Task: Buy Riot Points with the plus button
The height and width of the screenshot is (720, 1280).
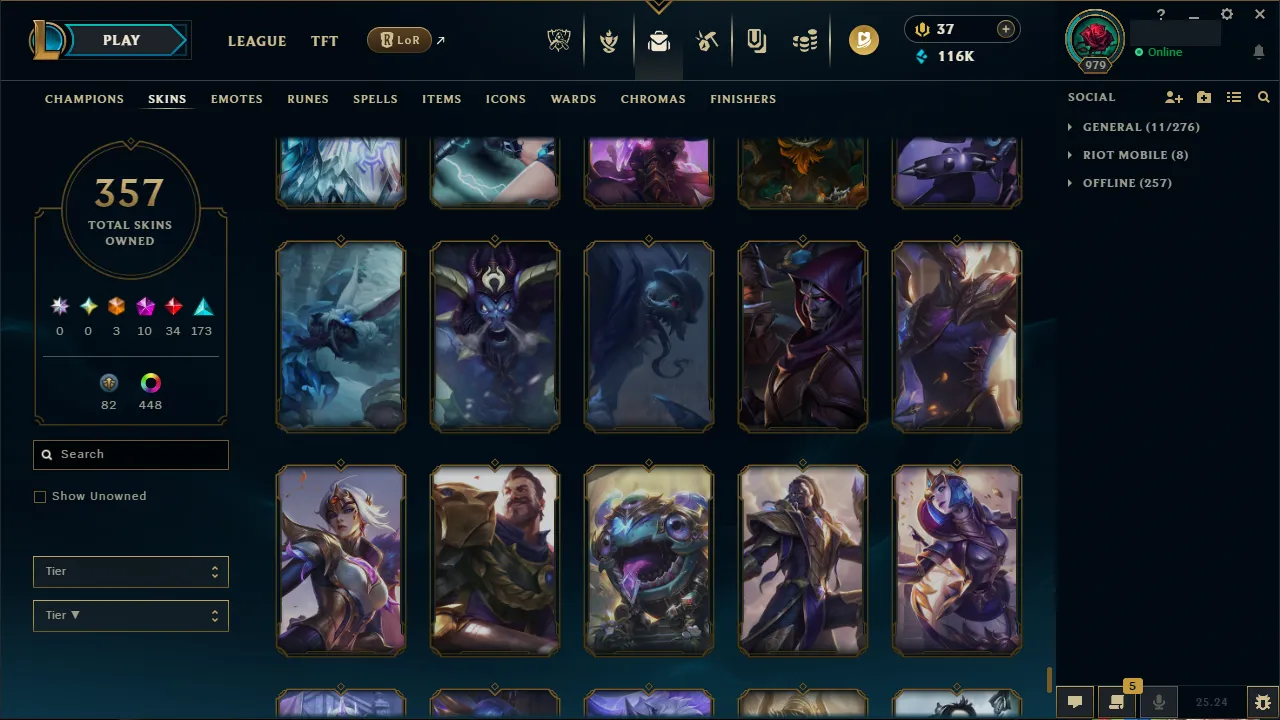Action: point(1005,29)
